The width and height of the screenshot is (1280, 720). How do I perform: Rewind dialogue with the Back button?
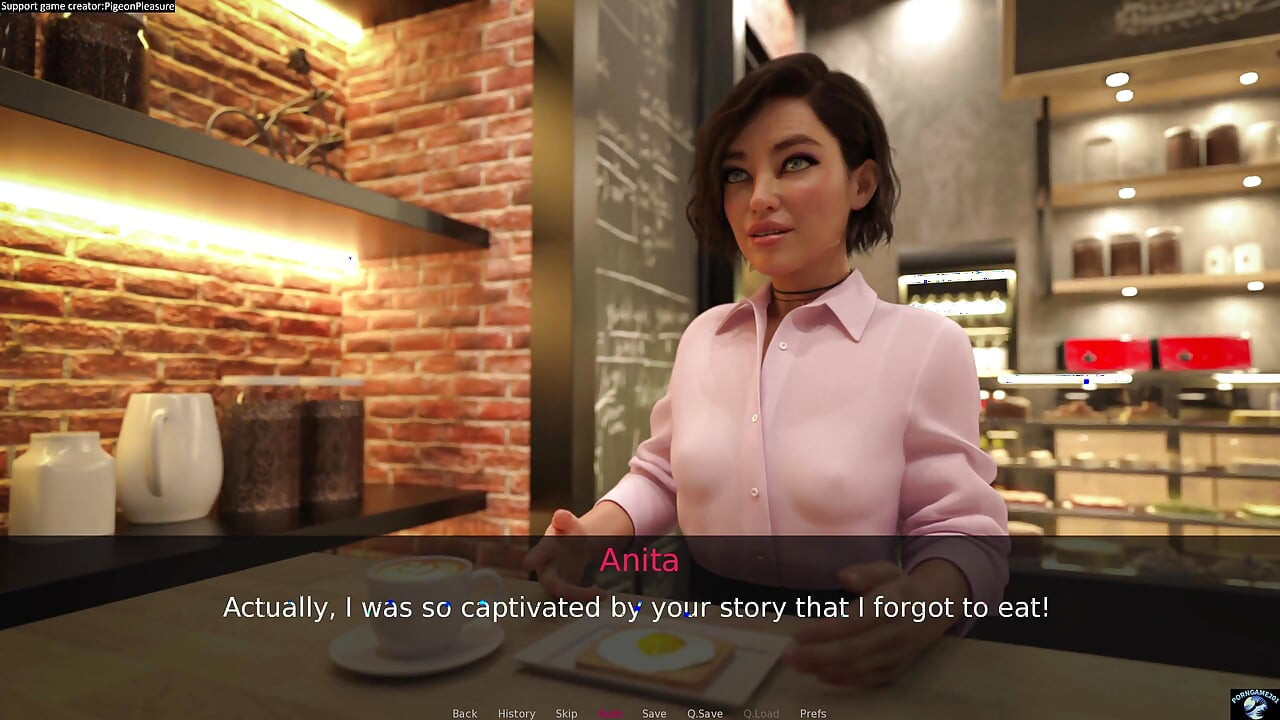coord(464,713)
